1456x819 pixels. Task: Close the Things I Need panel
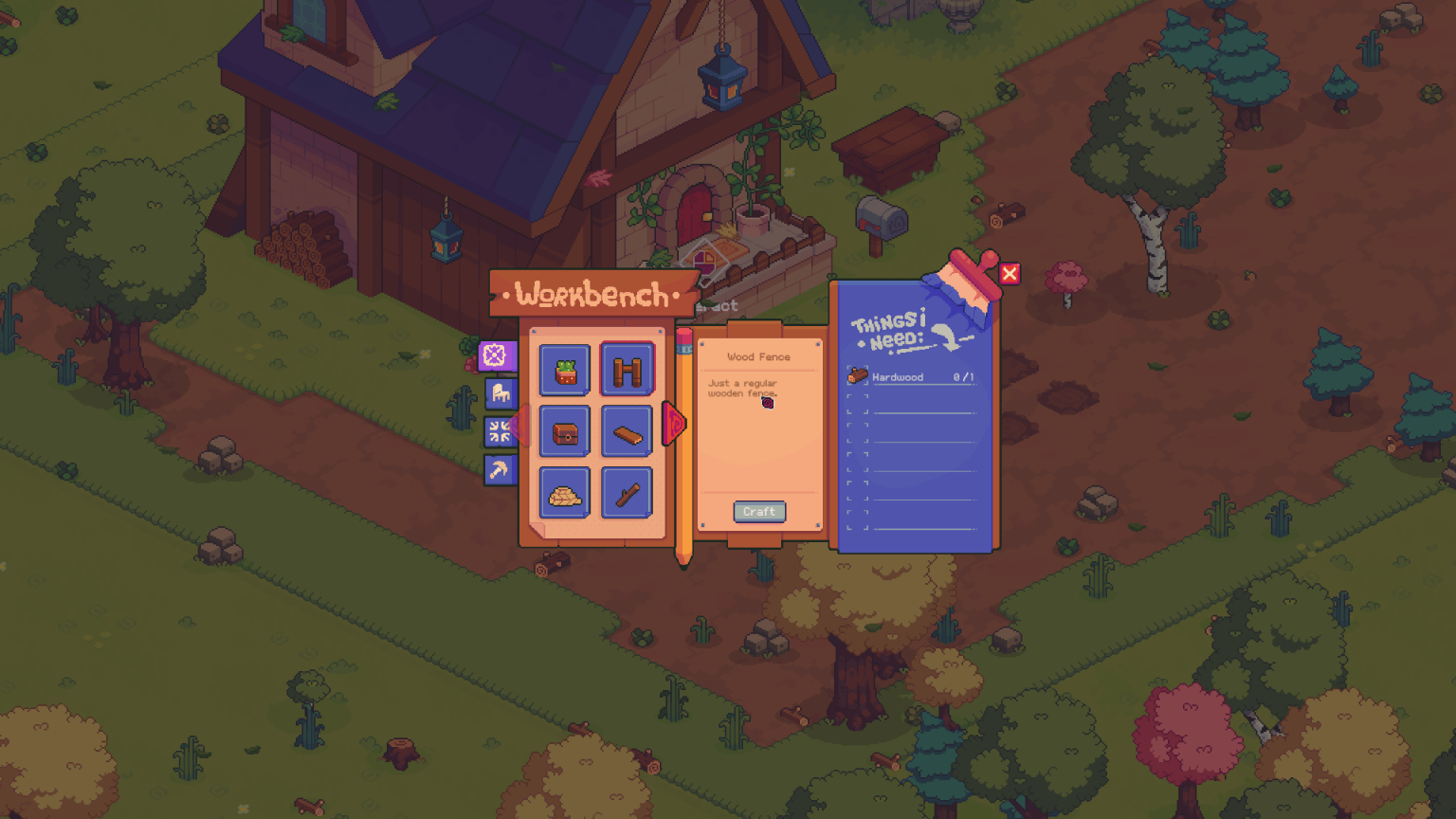(1010, 274)
